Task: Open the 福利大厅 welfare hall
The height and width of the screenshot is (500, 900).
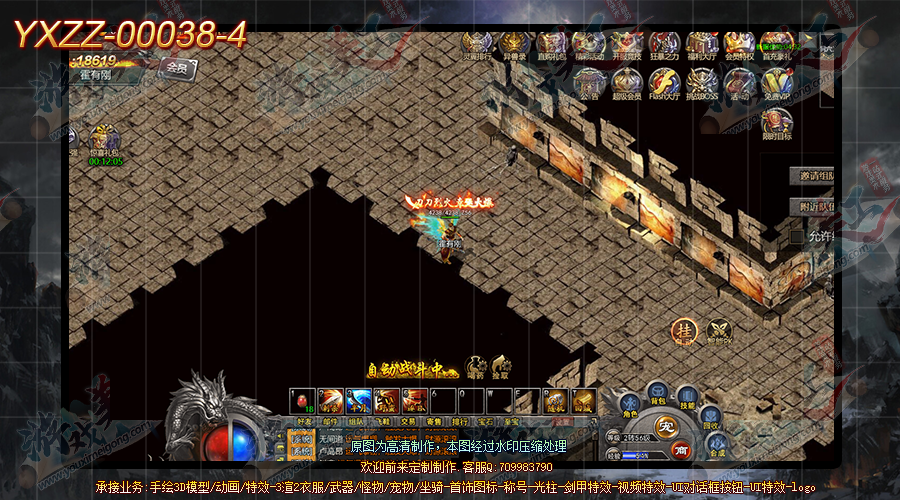Action: coord(701,45)
